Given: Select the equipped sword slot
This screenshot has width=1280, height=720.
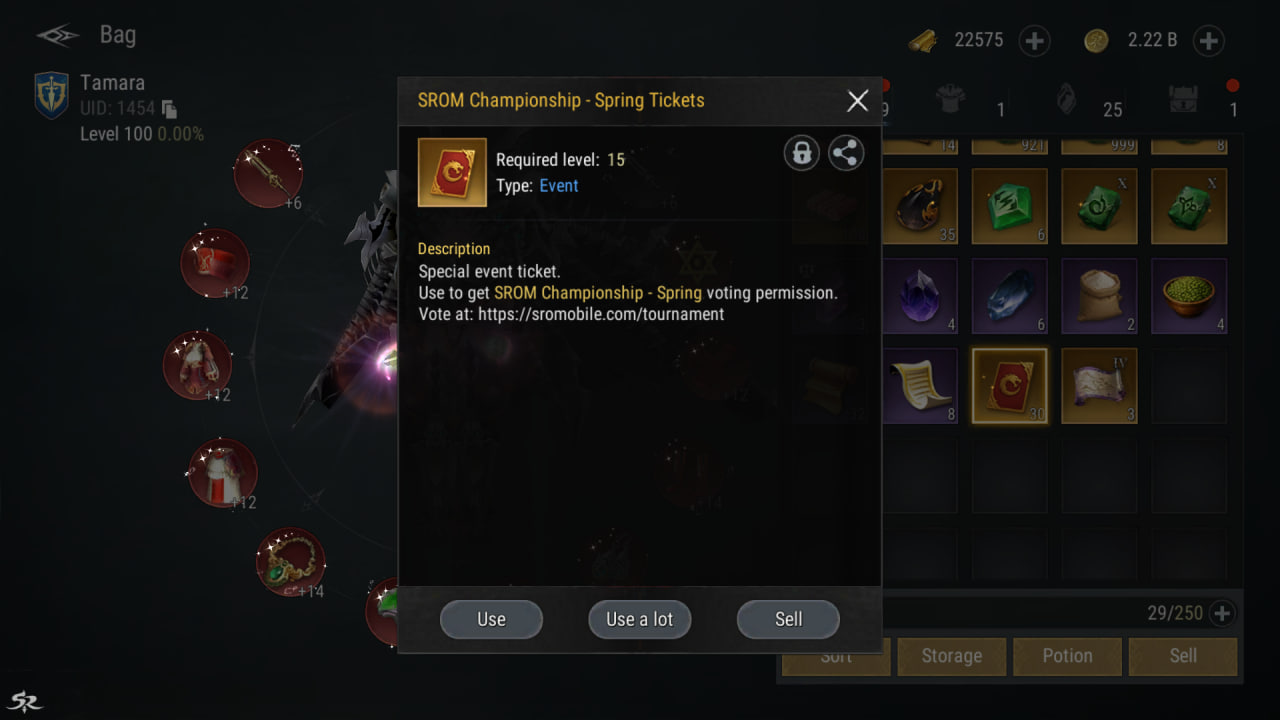Looking at the screenshot, I should click(268, 173).
